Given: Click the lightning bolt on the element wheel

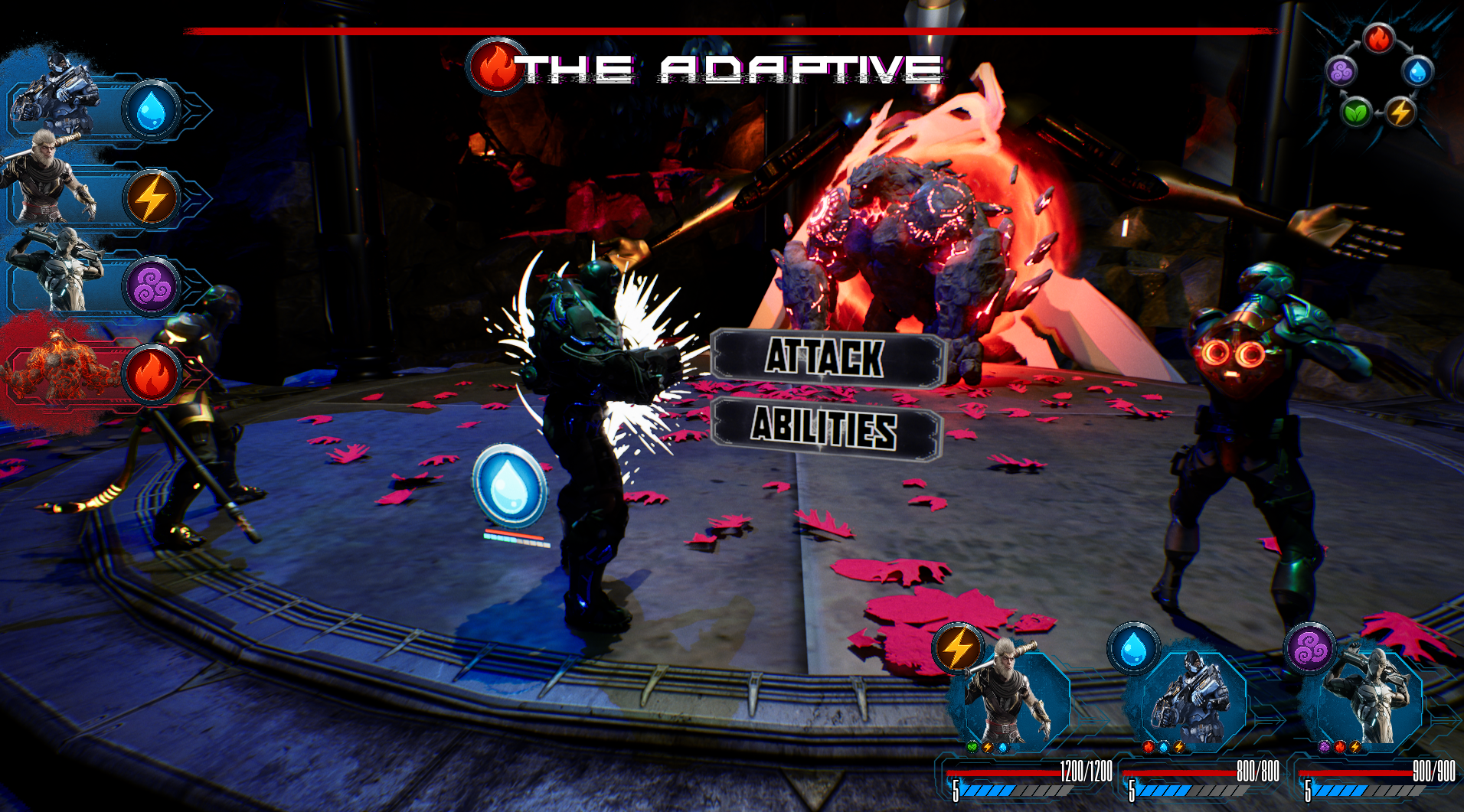Looking at the screenshot, I should coord(1400,113).
